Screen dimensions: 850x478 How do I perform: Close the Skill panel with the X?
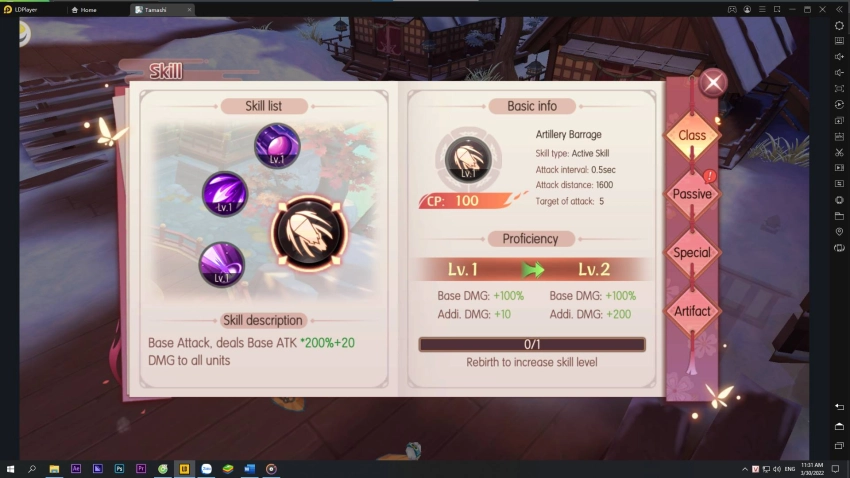coord(713,83)
